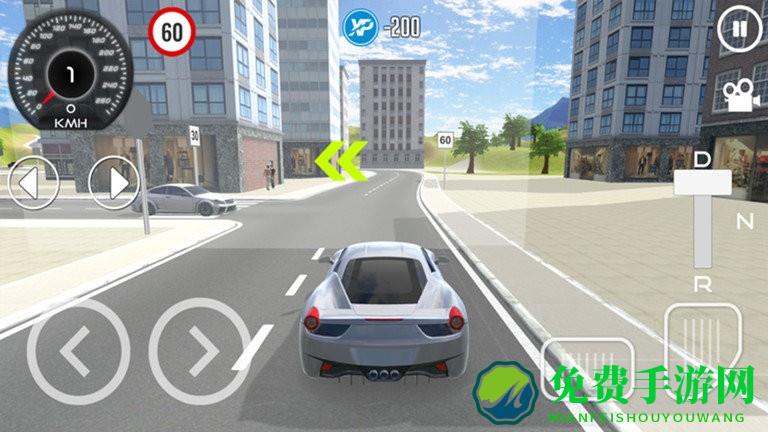This screenshot has height=432, width=768.
Task: Pause the game with the pause button
Action: (738, 28)
